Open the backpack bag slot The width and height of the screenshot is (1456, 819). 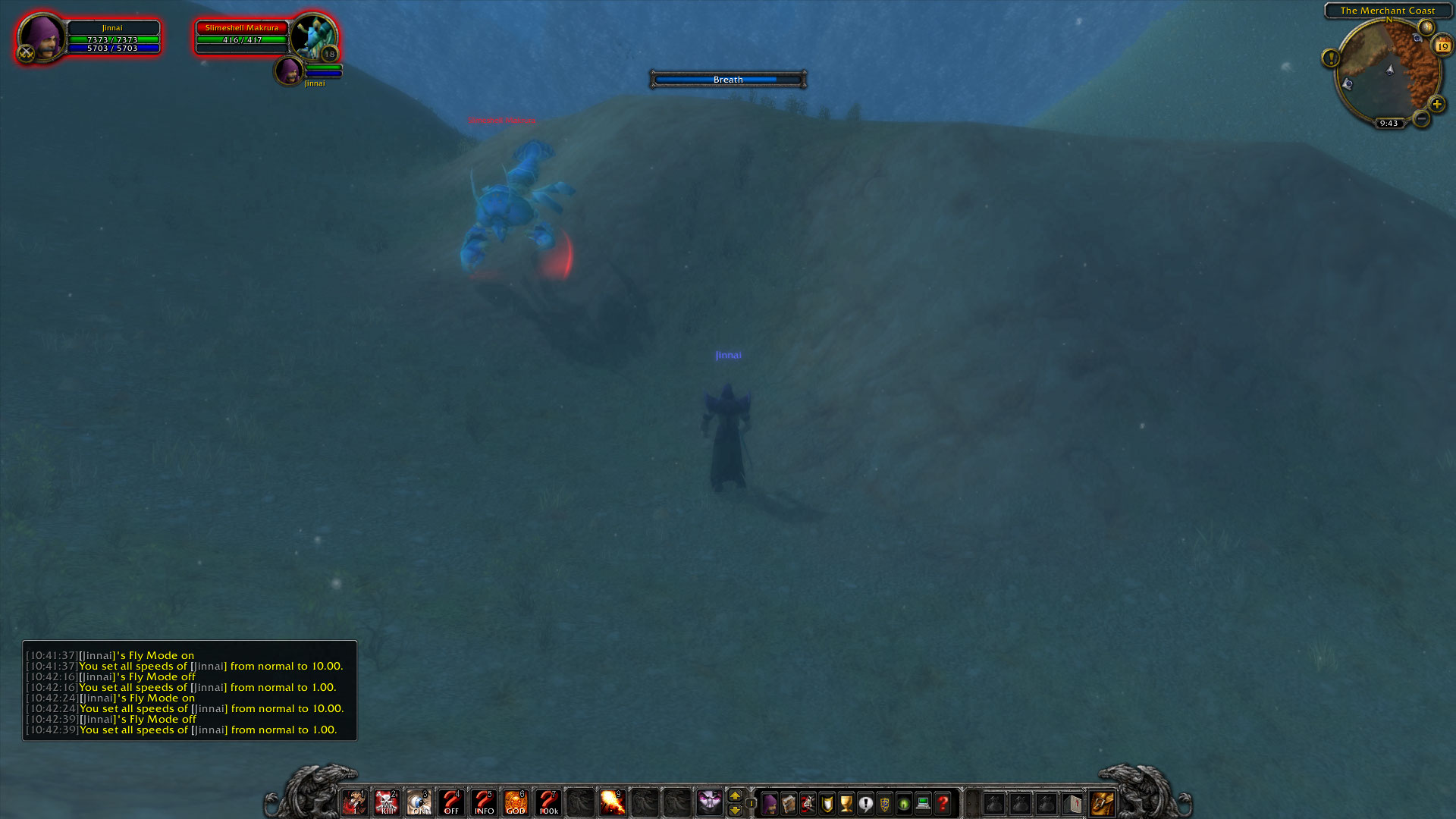click(x=1103, y=802)
